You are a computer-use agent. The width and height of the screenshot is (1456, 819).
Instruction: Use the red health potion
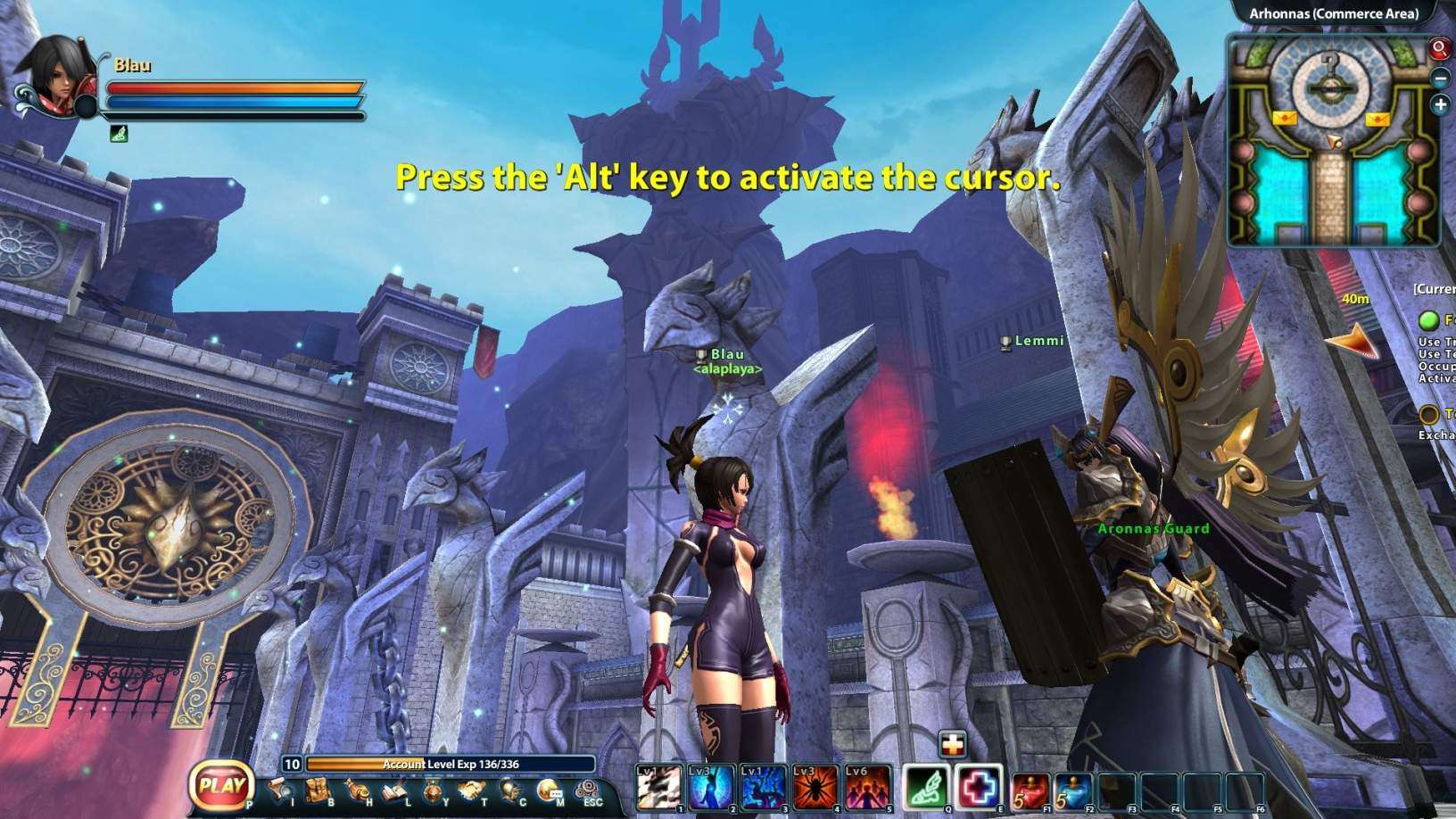pyautogui.click(x=1030, y=790)
